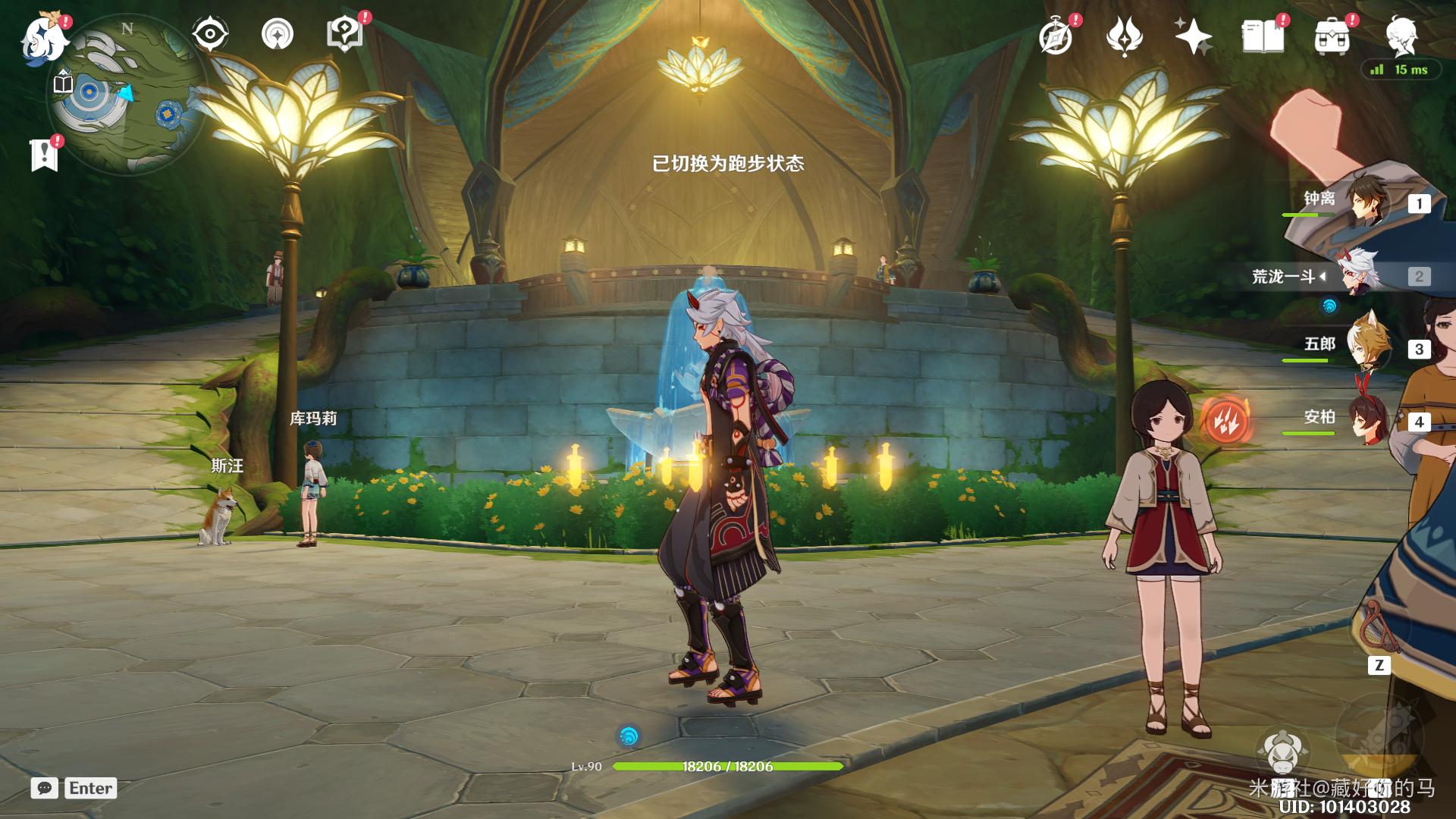
Task: Open the wish star icon
Action: [1193, 36]
